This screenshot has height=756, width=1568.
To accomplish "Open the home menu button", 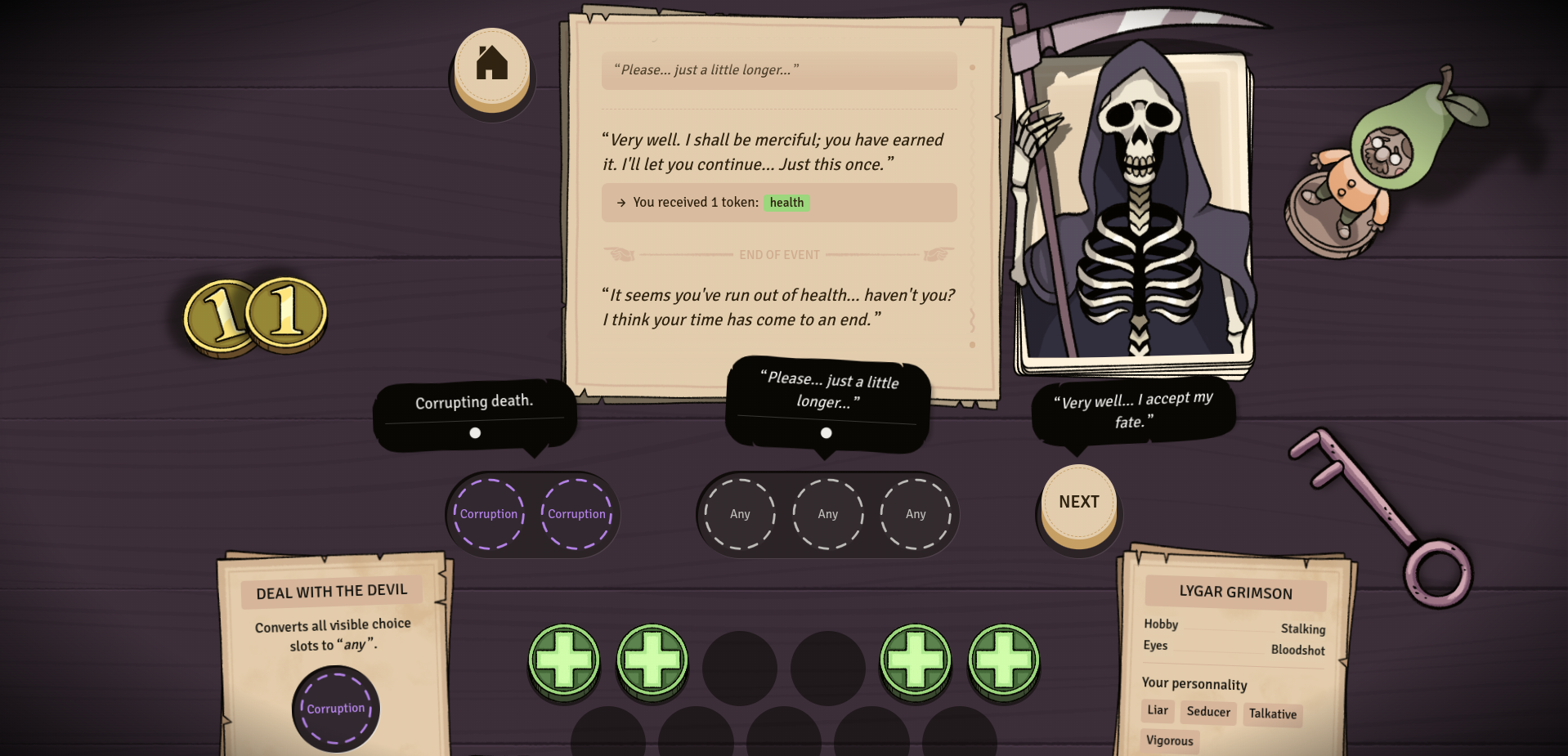I will pos(492,65).
